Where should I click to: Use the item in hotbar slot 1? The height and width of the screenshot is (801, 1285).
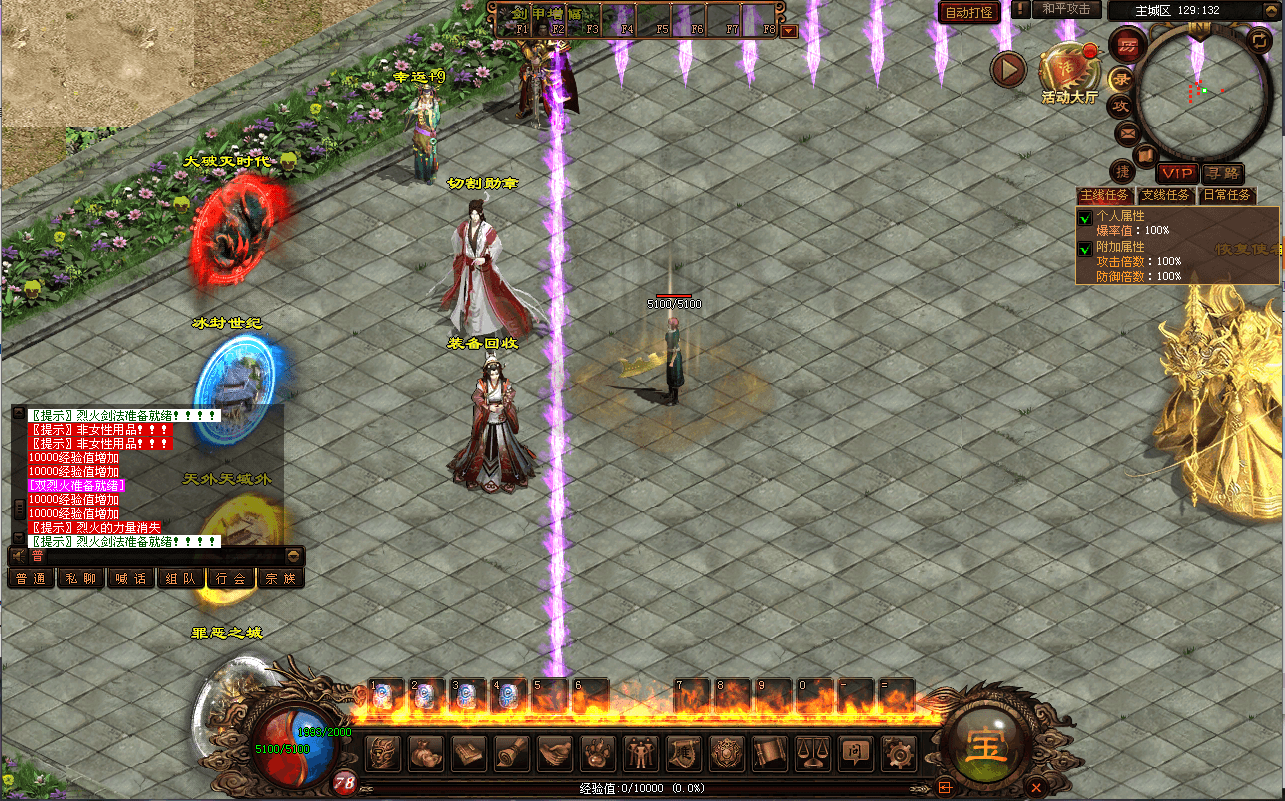point(388,696)
